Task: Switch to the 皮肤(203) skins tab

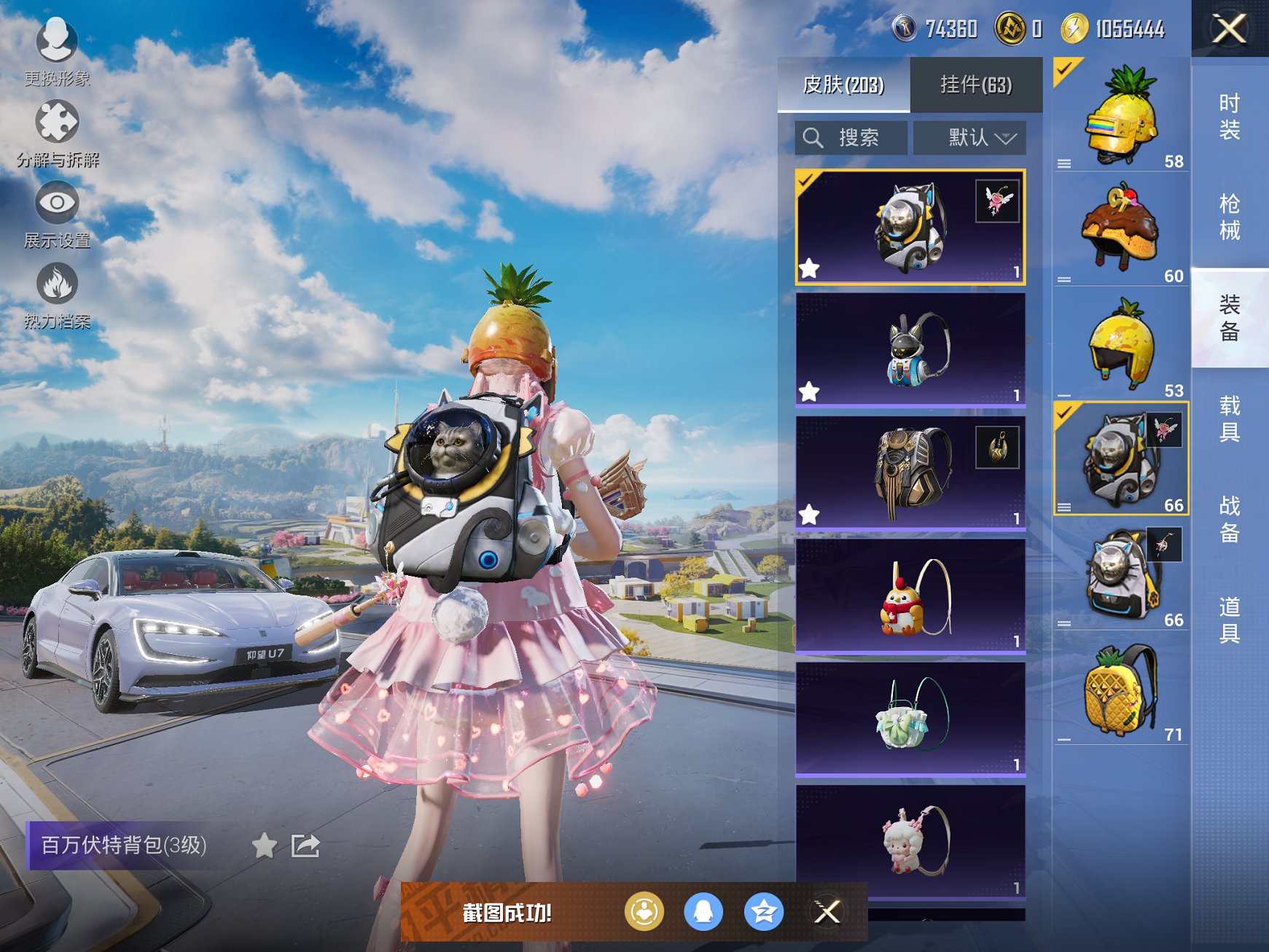Action: [x=843, y=85]
